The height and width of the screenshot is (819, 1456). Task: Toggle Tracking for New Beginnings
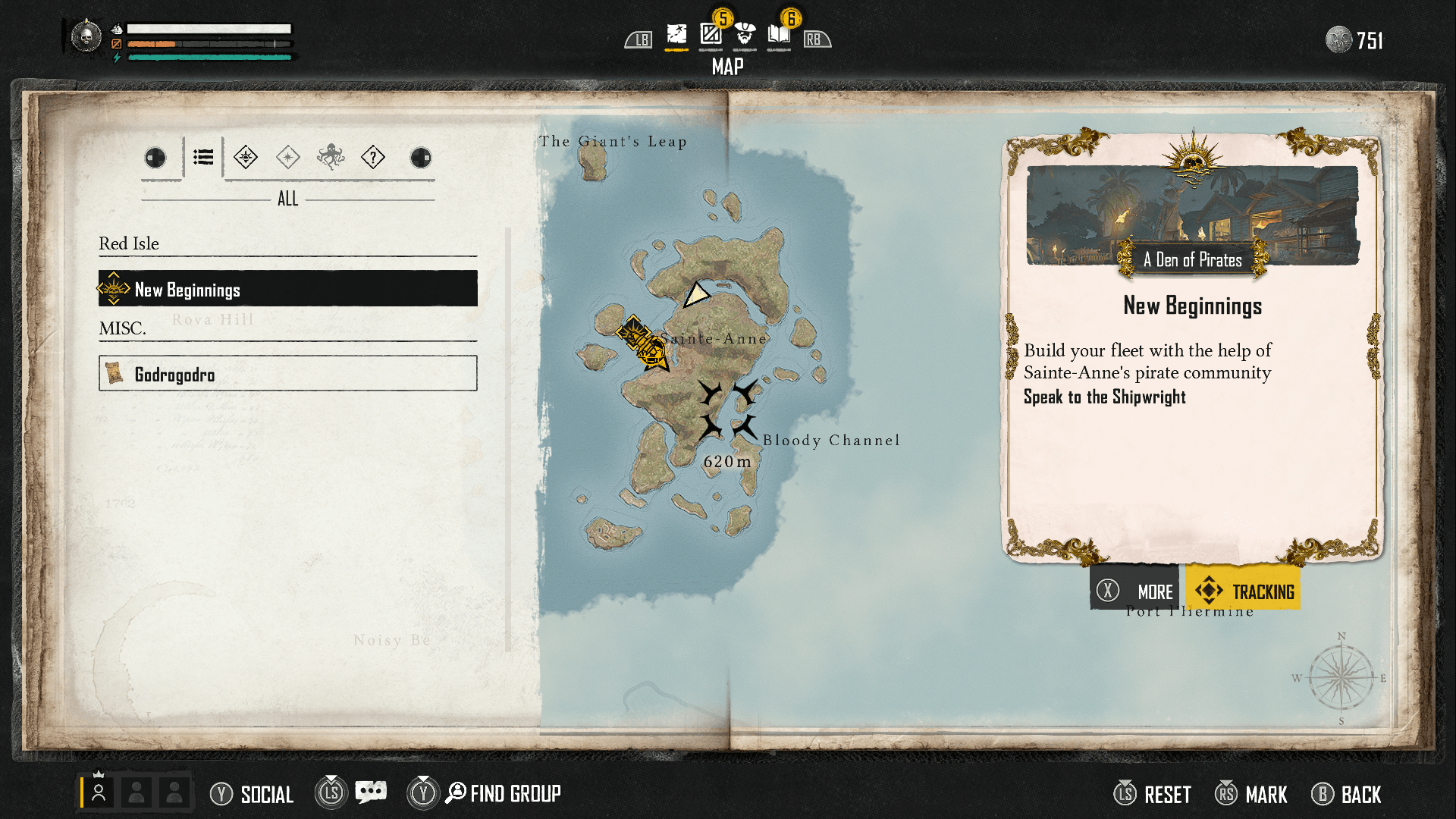point(1244,590)
